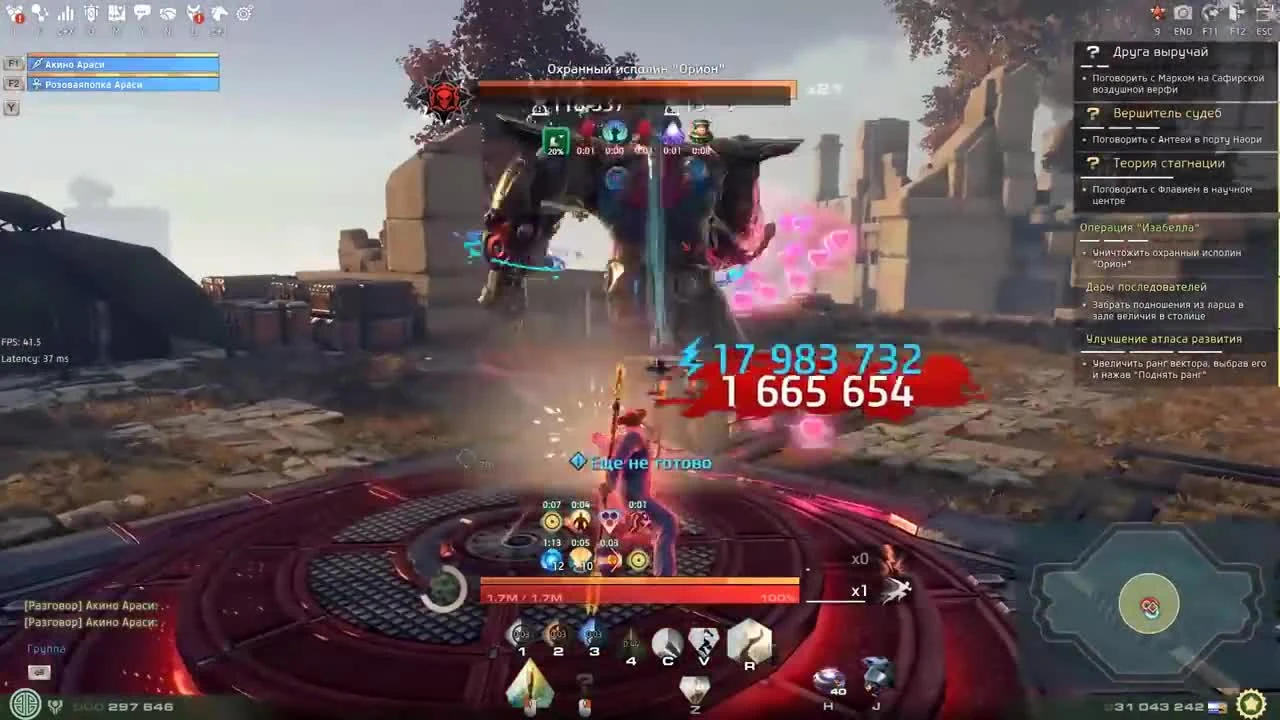Open the map icon in the top toolbar
Viewport: 1280px width, 720px height.
point(115,13)
